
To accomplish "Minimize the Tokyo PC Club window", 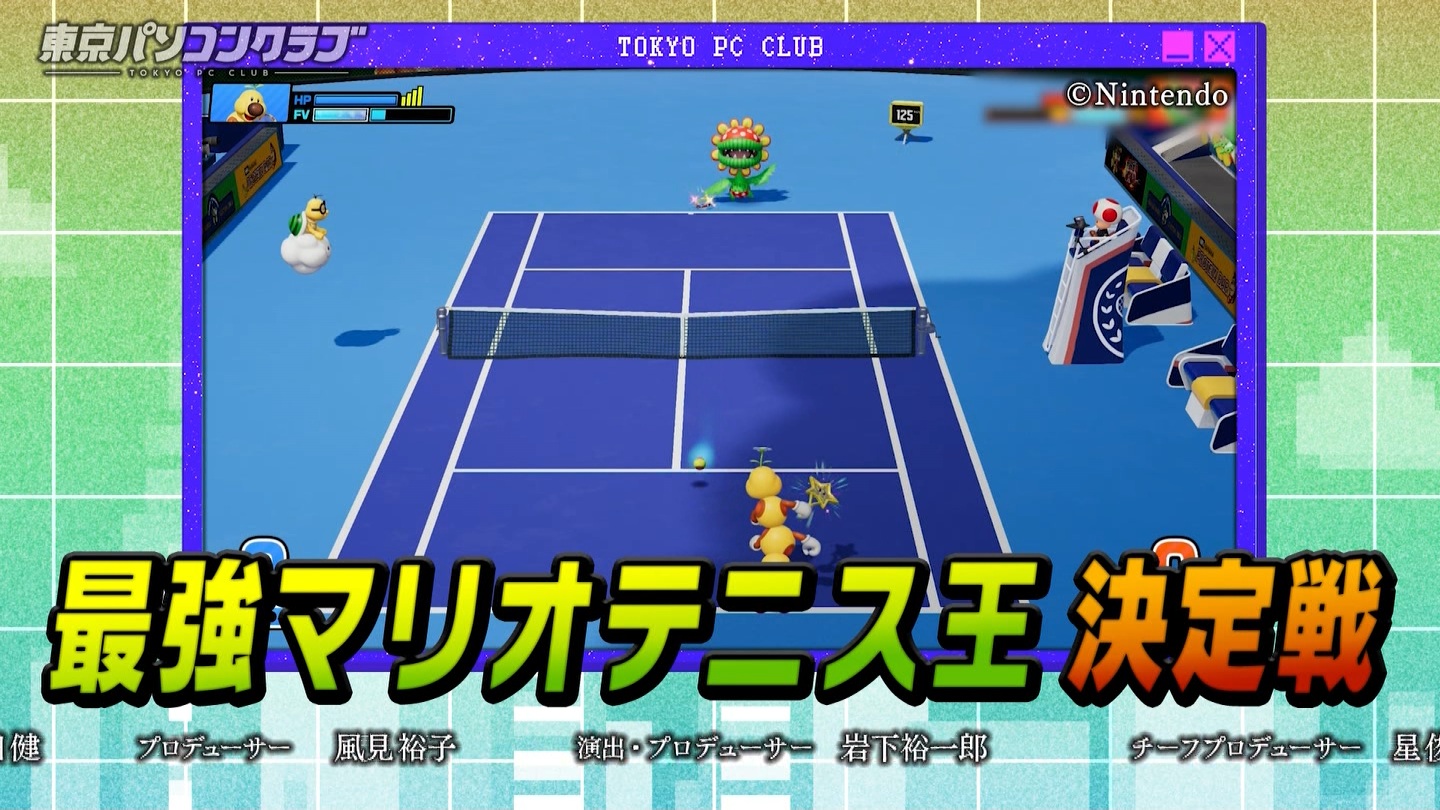I will pos(1177,46).
